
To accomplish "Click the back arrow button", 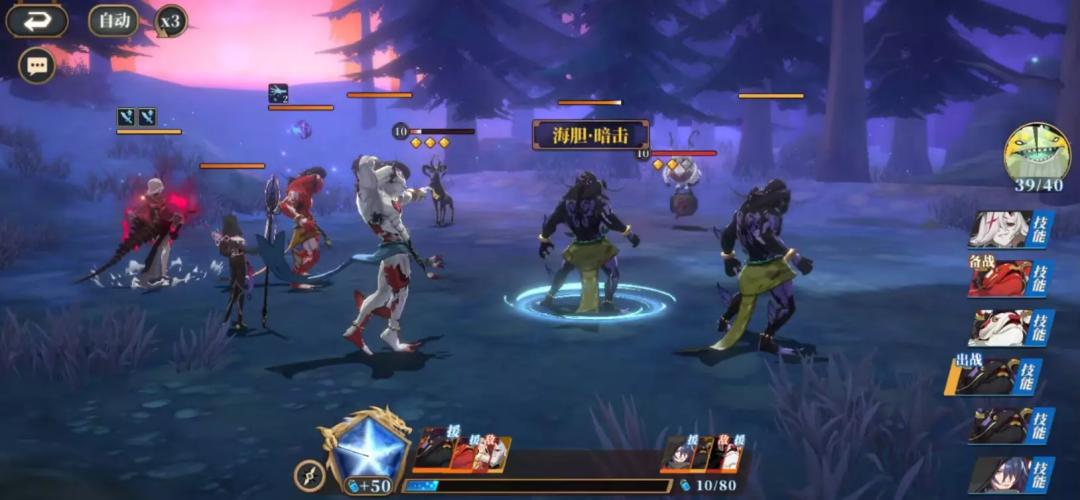I will click(37, 19).
